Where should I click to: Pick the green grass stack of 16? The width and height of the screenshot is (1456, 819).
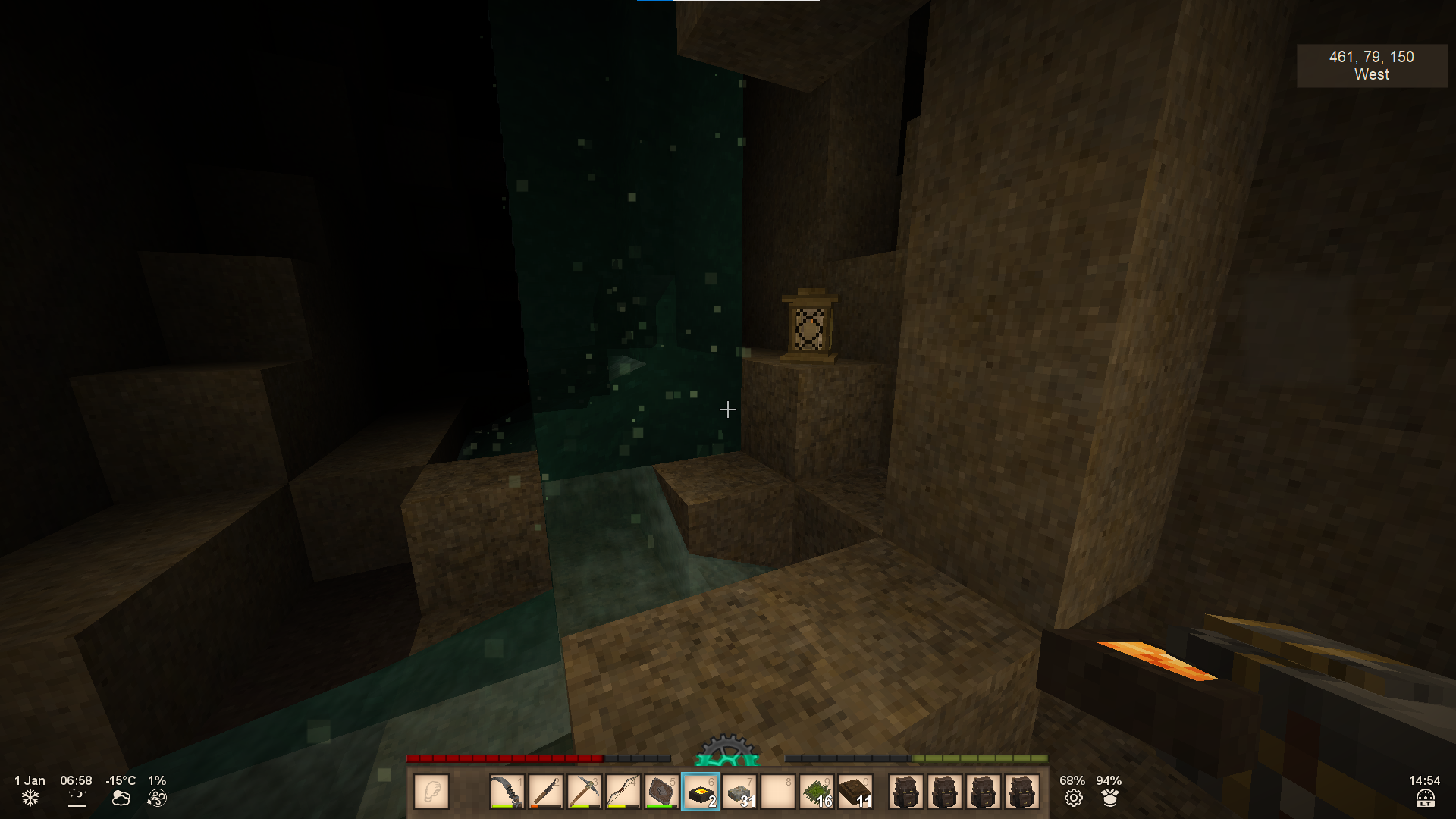click(x=817, y=792)
